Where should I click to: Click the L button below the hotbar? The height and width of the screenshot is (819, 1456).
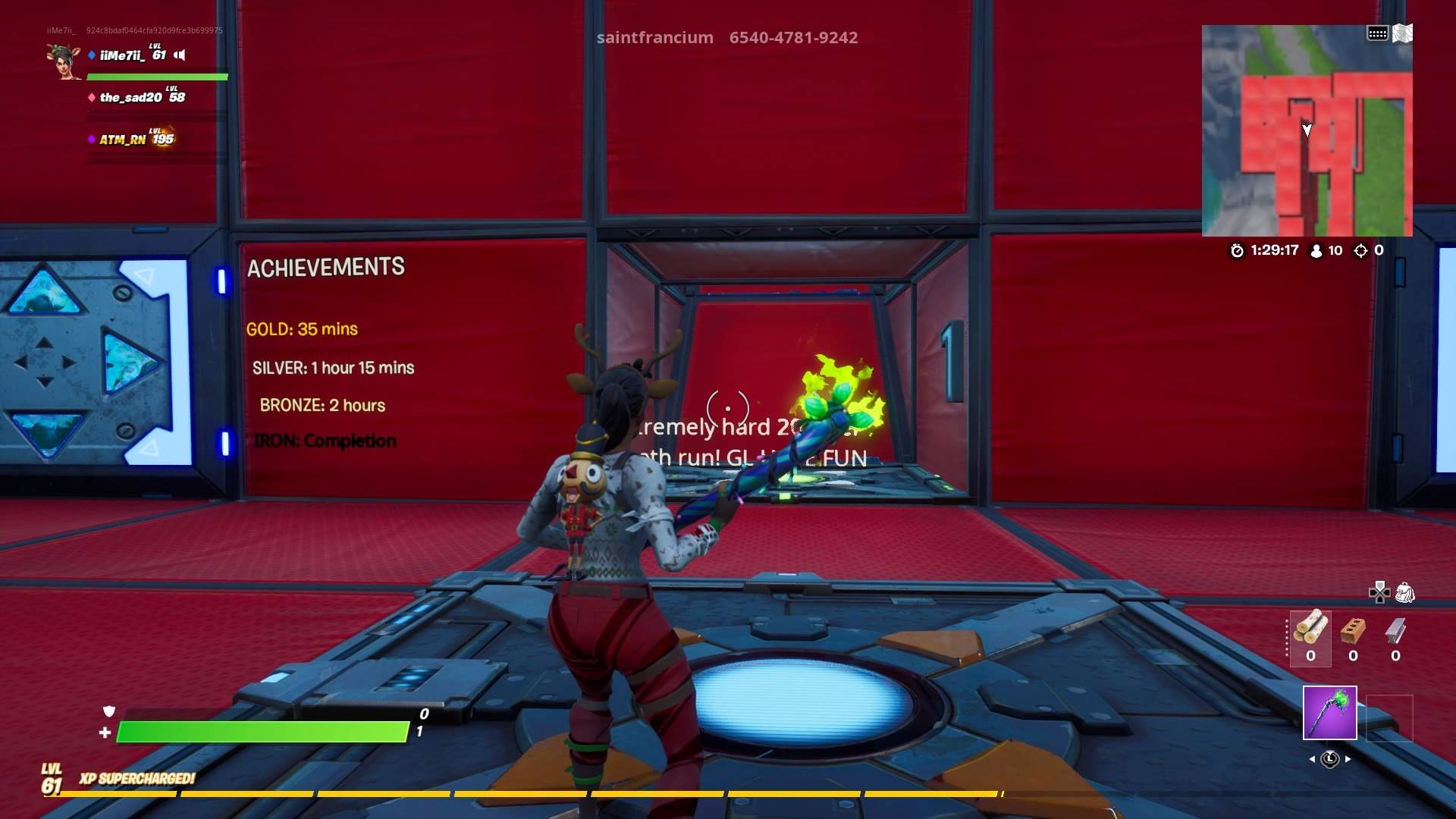coord(1331,759)
